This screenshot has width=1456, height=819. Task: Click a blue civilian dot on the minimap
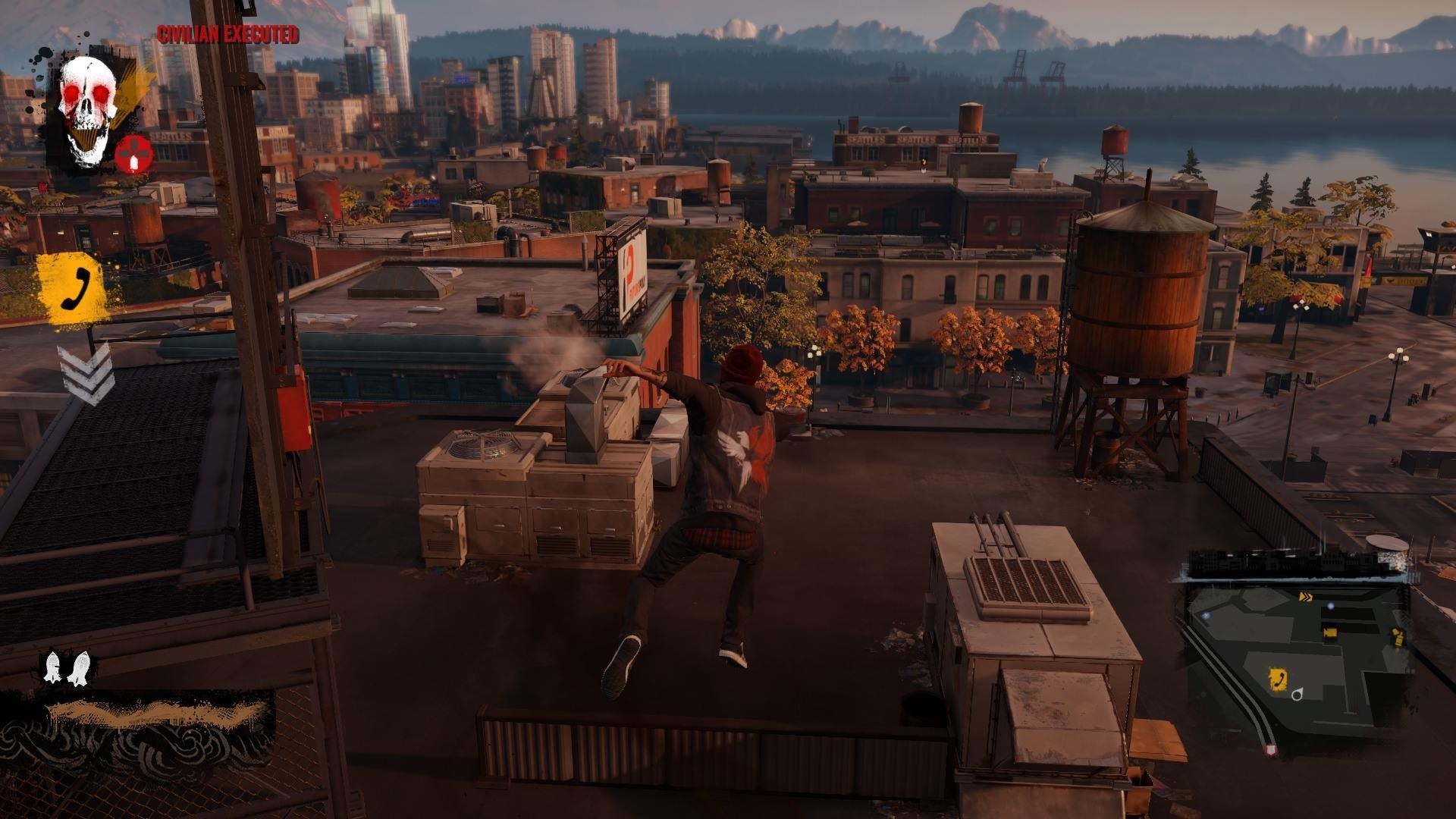coord(1330,605)
